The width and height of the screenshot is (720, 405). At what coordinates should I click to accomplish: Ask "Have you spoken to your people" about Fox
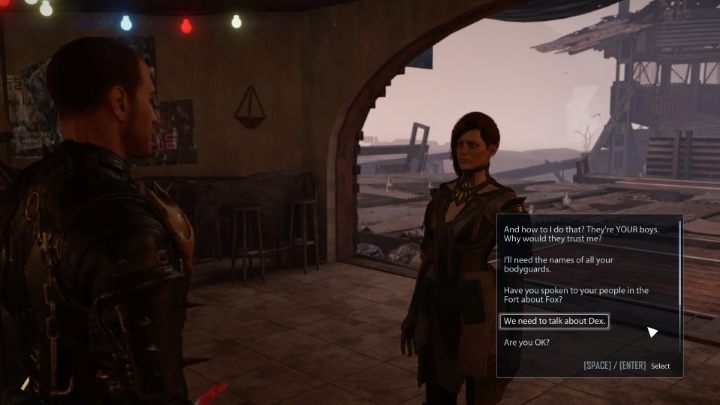(x=576, y=294)
